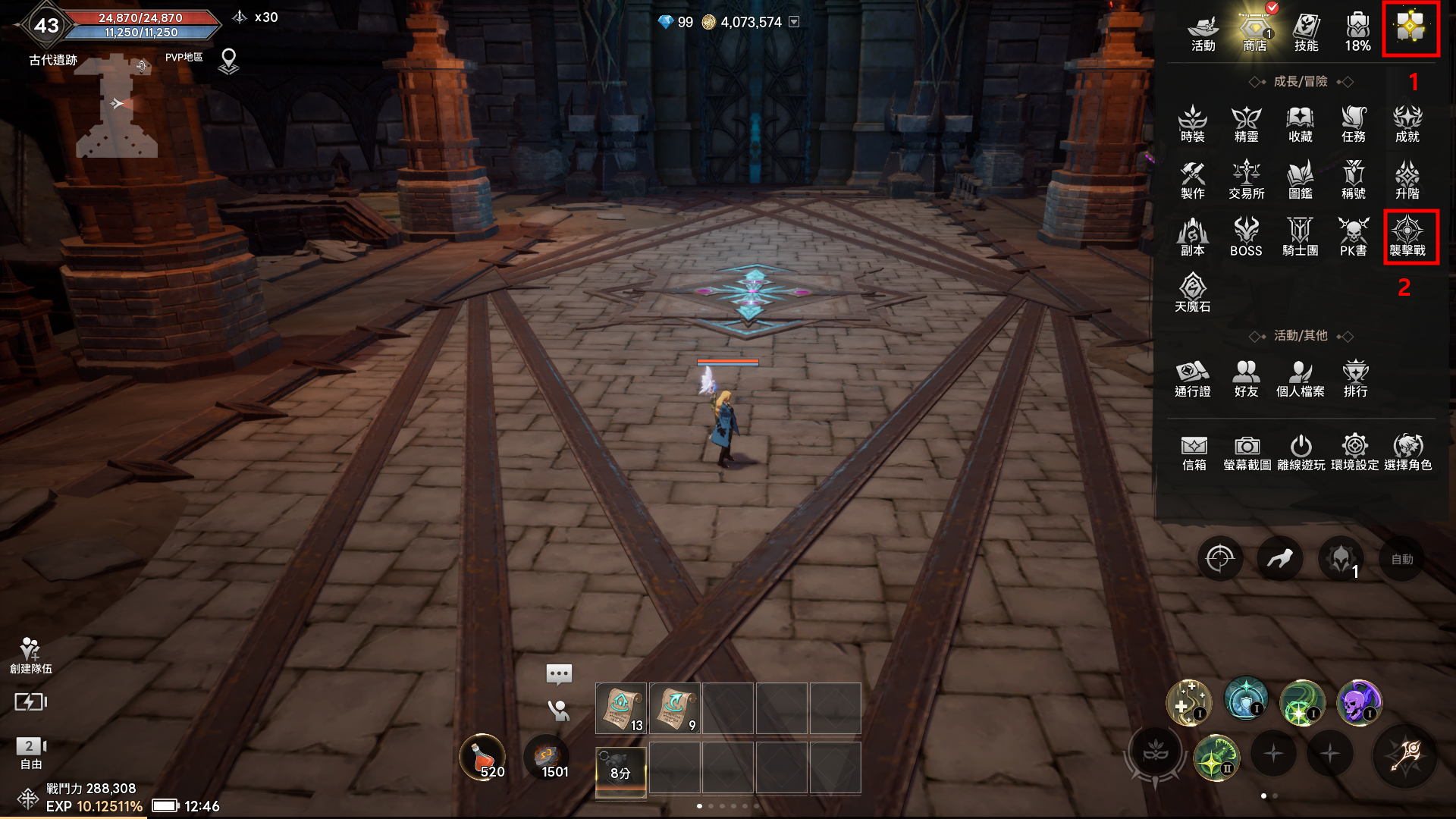Screen dimensions: 1456x819
Task: Take a screenshot with 螢幕截圖
Action: pos(1247,452)
